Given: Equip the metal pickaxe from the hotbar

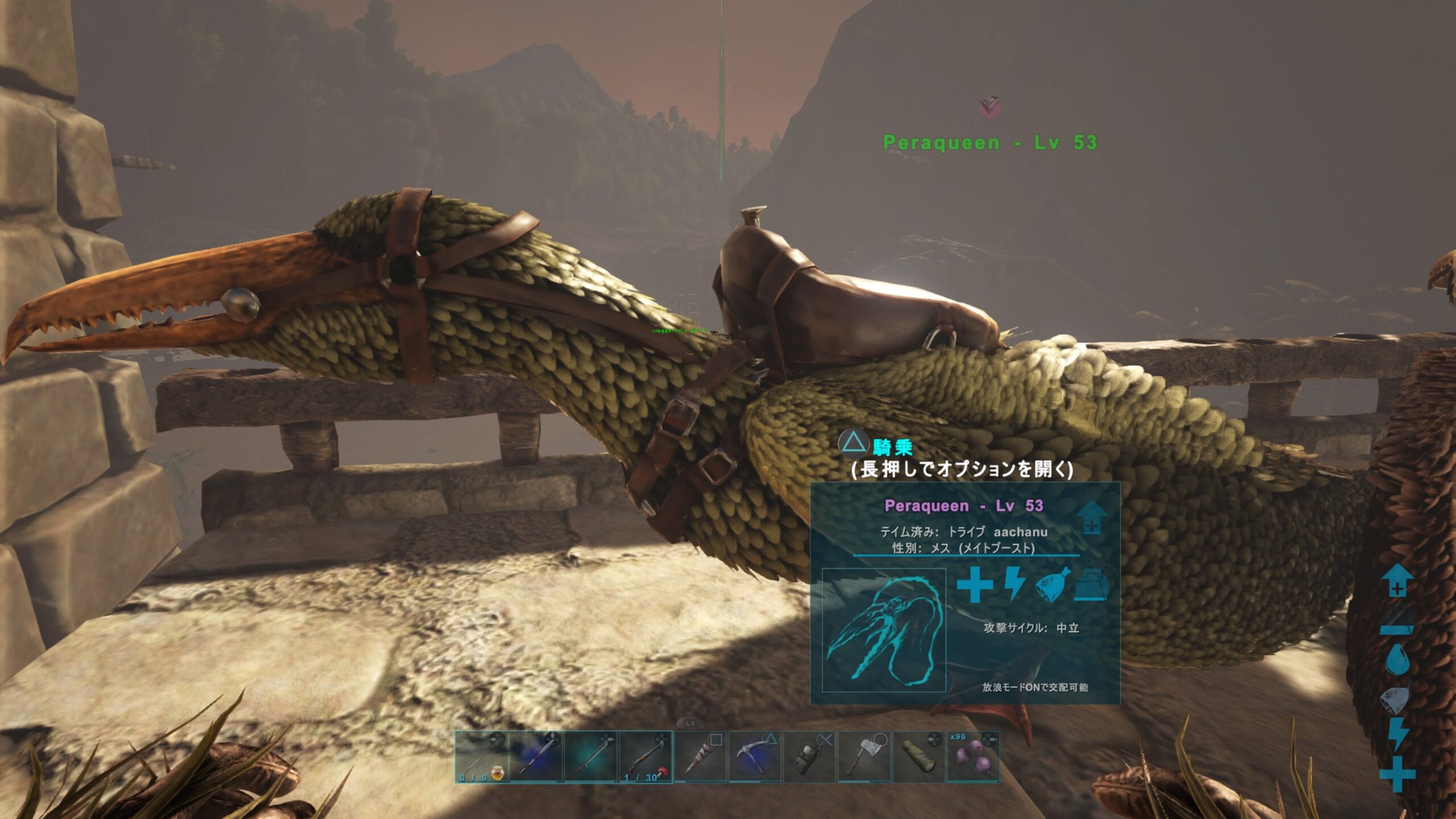Looking at the screenshot, I should [755, 757].
